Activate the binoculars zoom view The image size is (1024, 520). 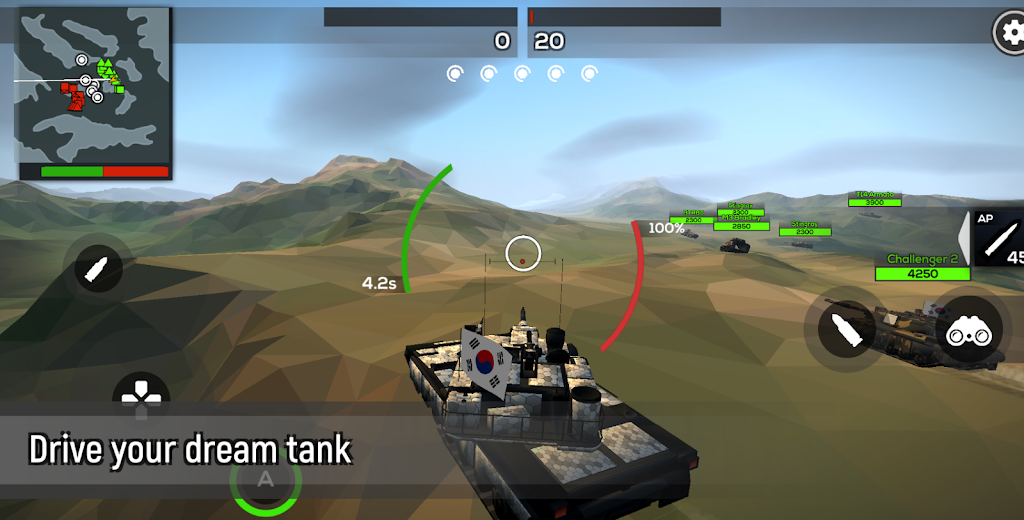click(x=969, y=330)
